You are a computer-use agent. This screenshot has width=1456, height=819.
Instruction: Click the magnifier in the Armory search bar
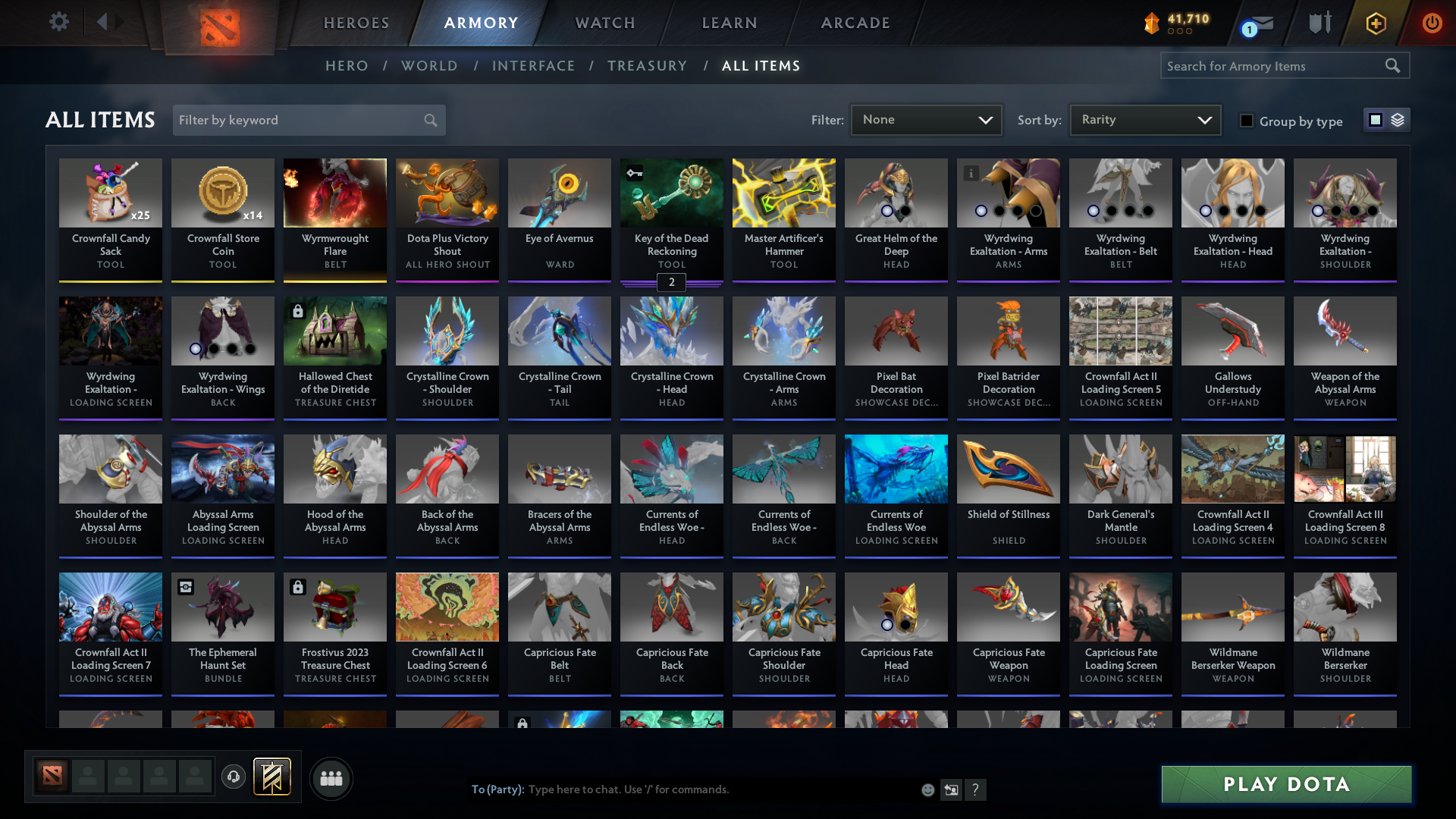tap(1394, 66)
